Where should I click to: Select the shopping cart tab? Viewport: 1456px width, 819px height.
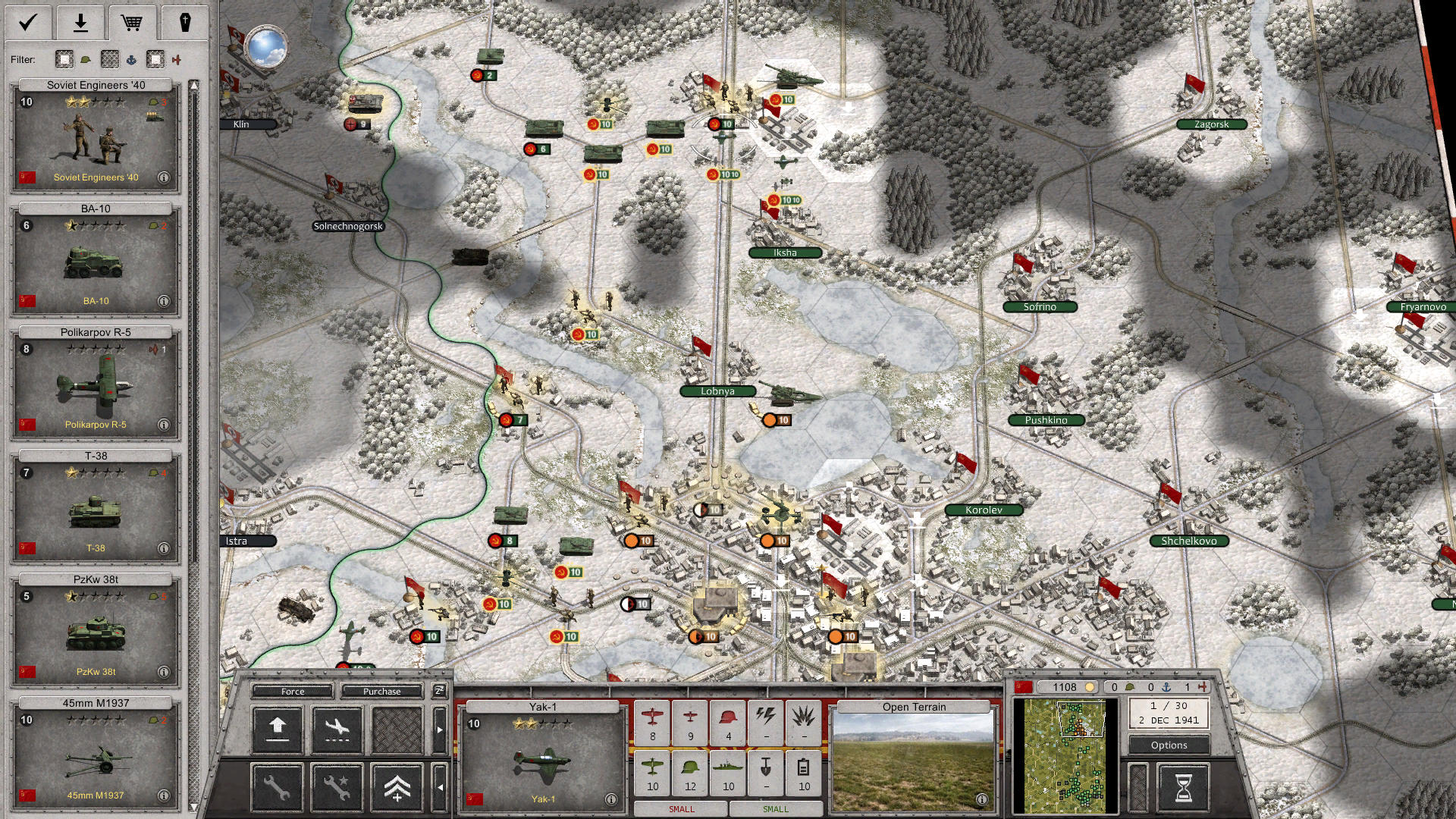click(x=132, y=23)
